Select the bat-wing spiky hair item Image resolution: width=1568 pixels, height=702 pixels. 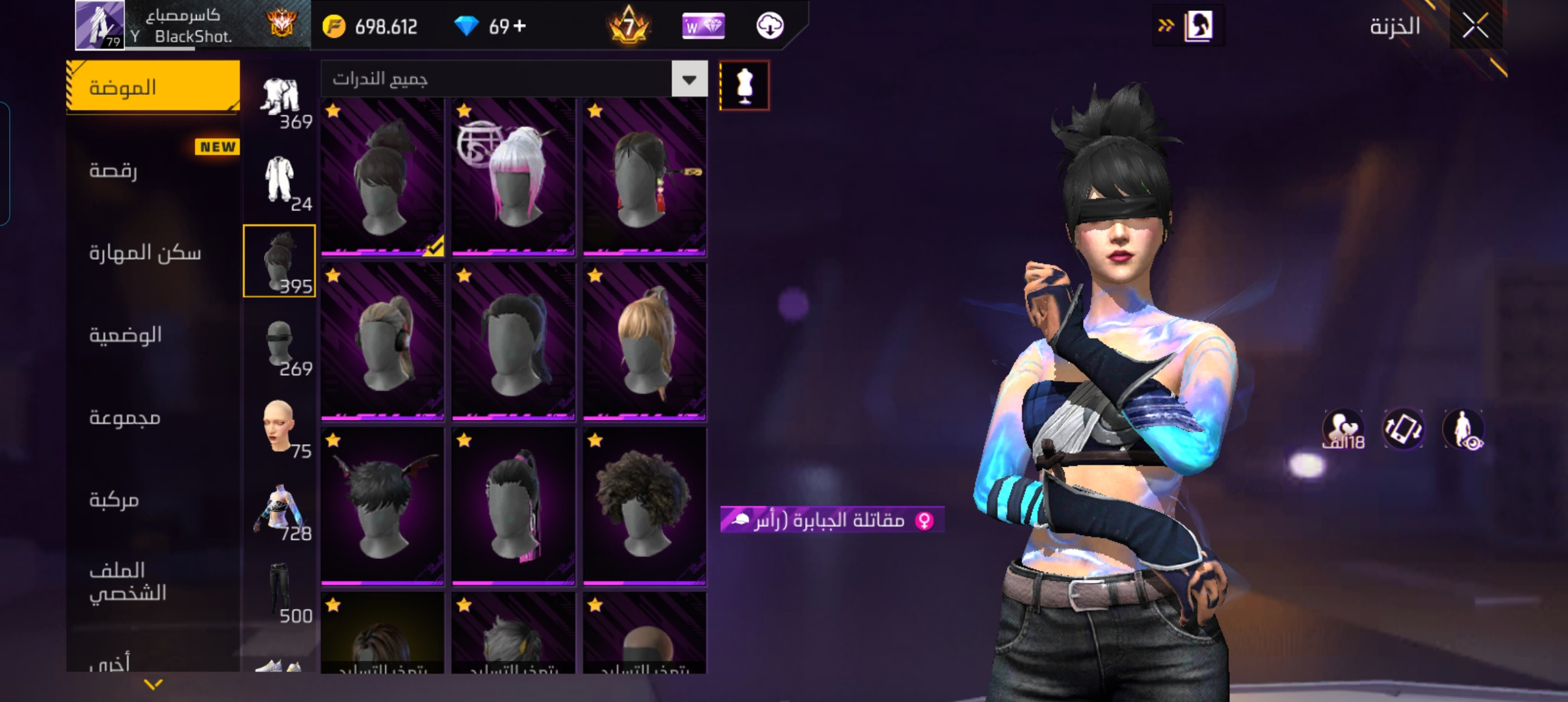point(382,506)
